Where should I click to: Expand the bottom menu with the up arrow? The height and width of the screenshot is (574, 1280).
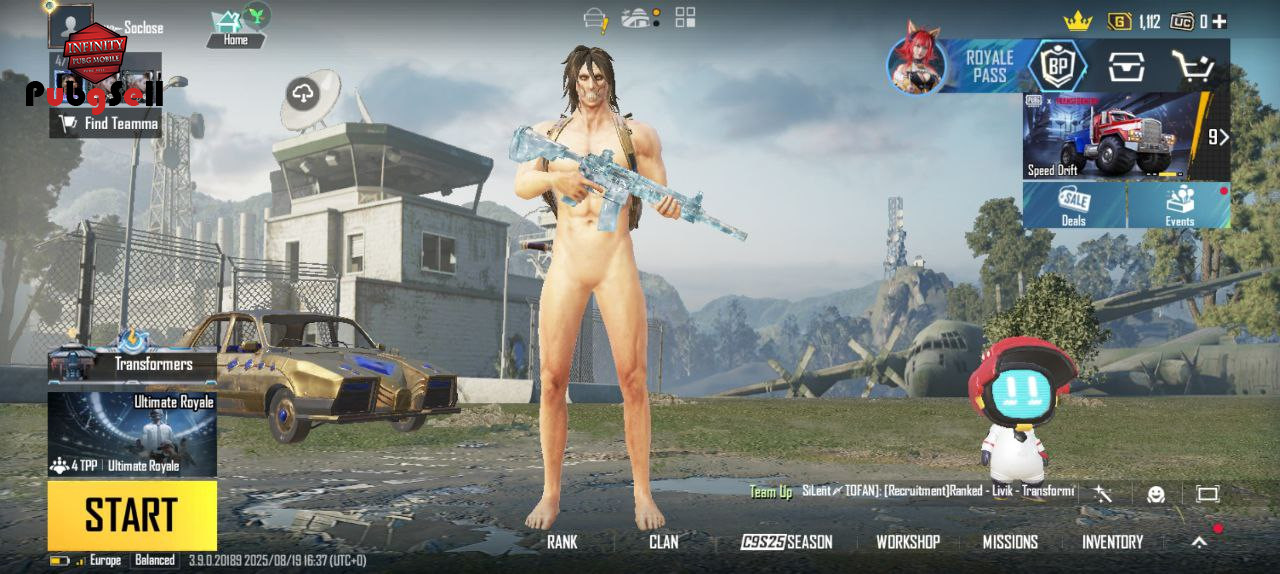click(1199, 542)
